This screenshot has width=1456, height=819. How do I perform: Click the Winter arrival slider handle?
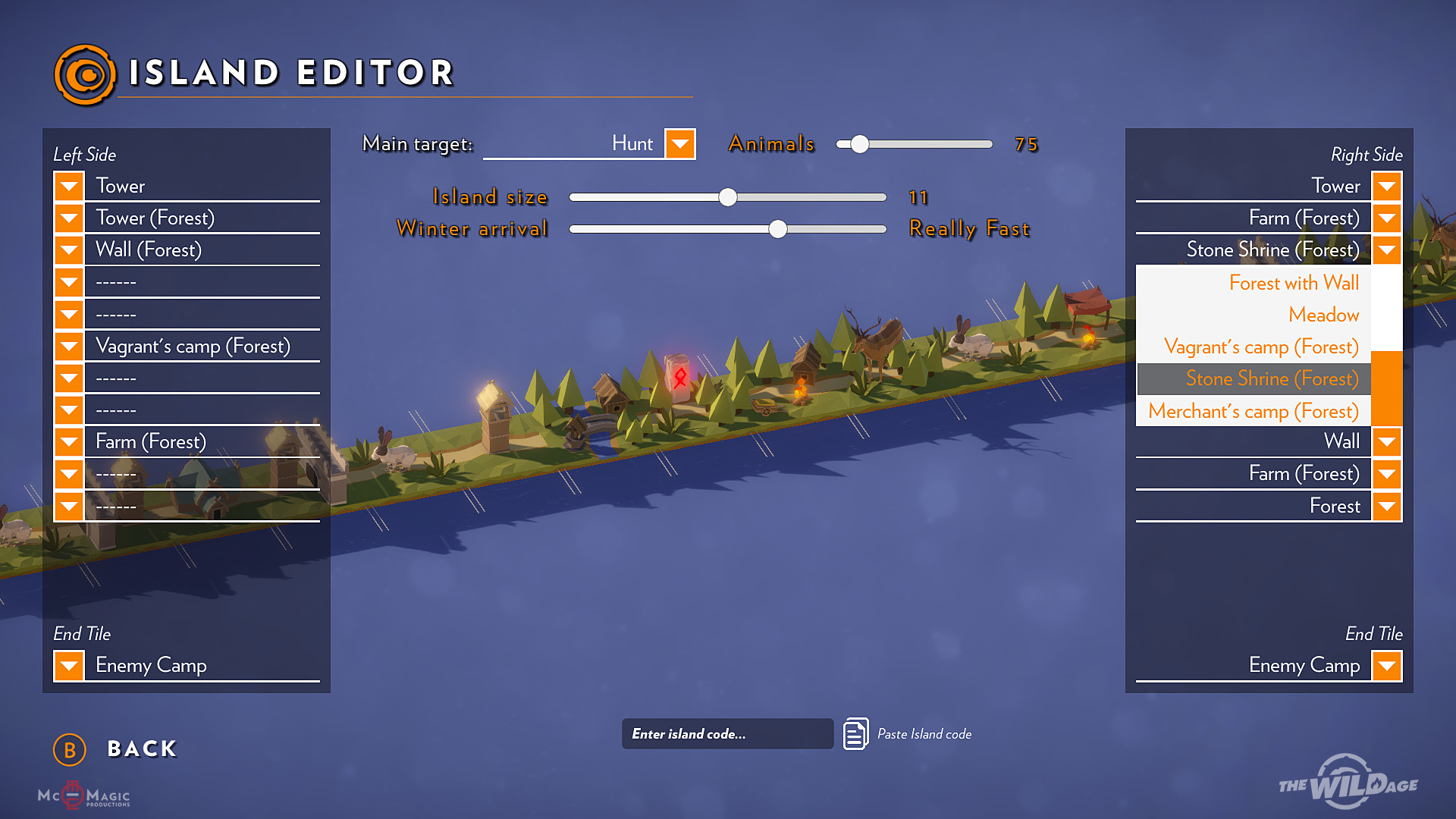click(777, 229)
